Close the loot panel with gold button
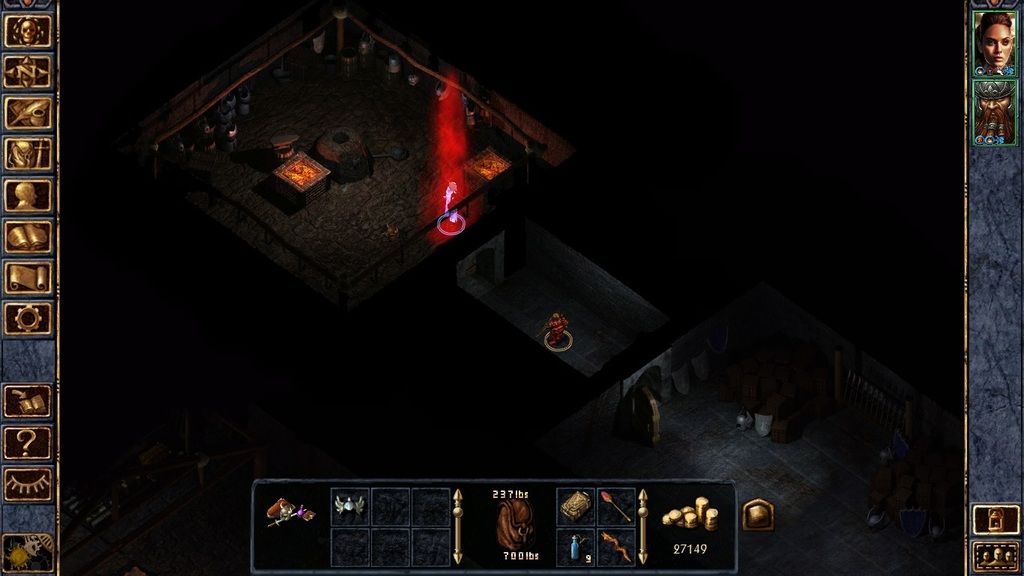 (x=757, y=515)
